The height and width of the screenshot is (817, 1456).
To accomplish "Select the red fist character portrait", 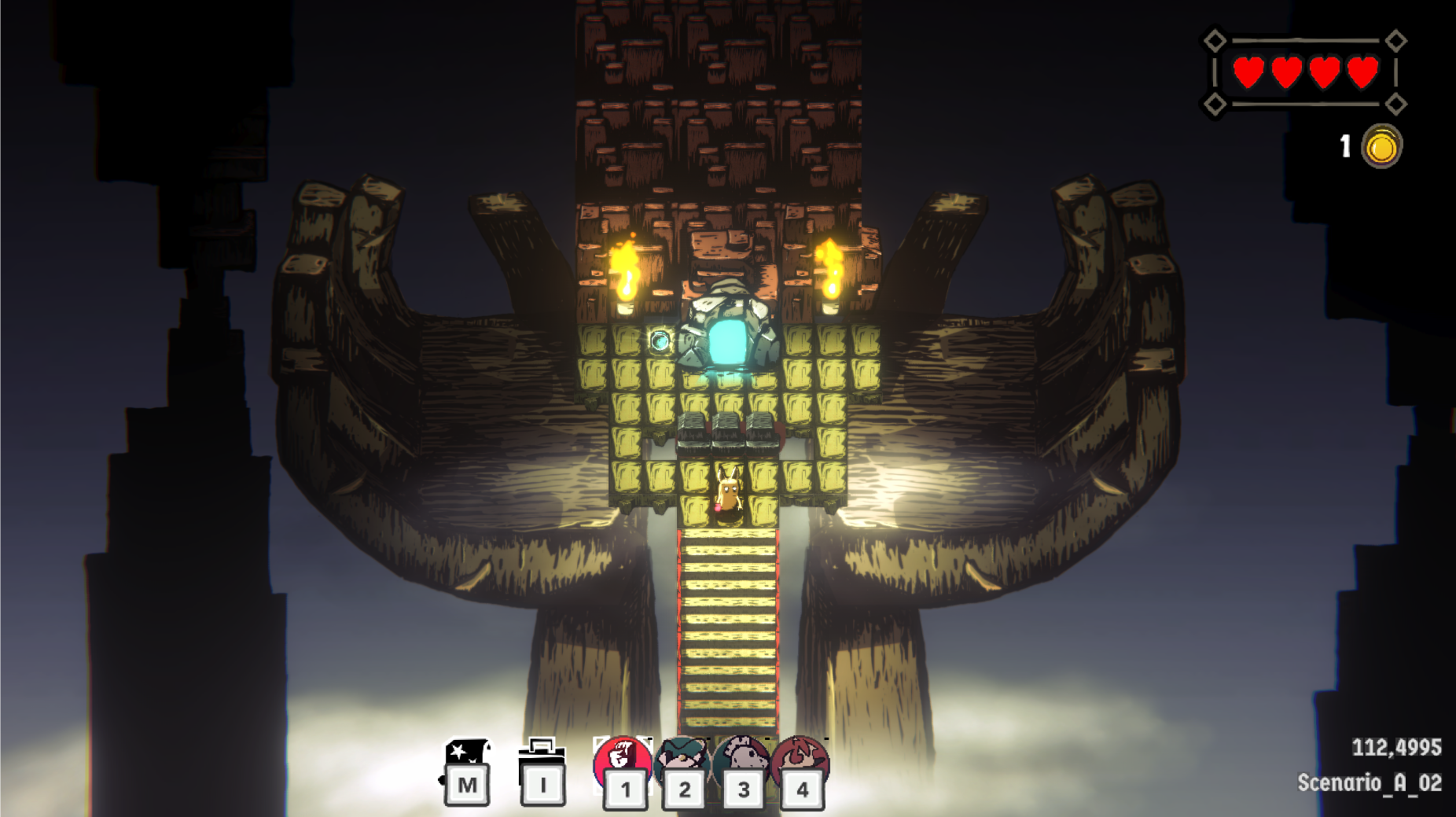I will [x=622, y=760].
